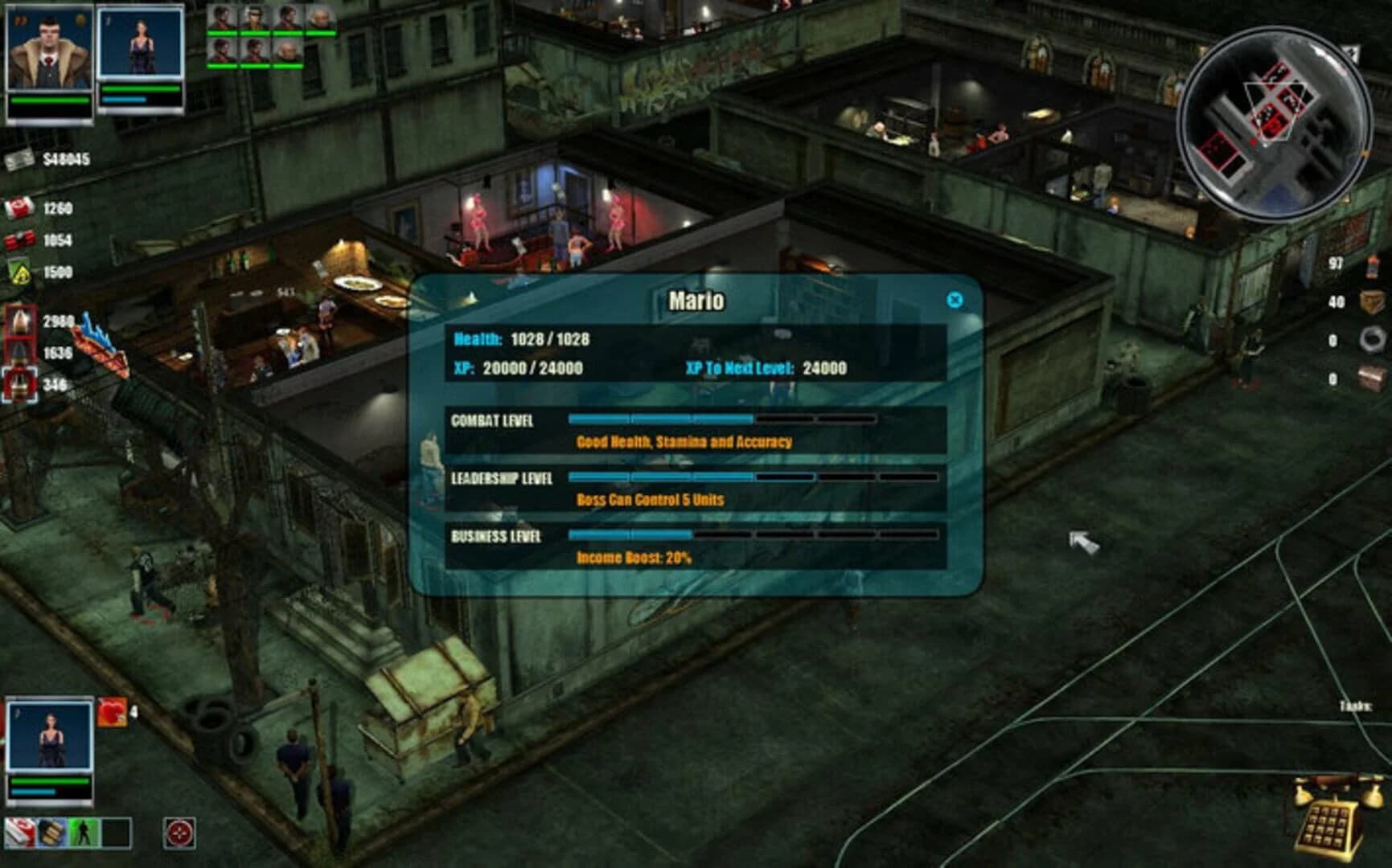The width and height of the screenshot is (1392, 868).
Task: Close the Mario character stats panel
Action: coord(955,299)
